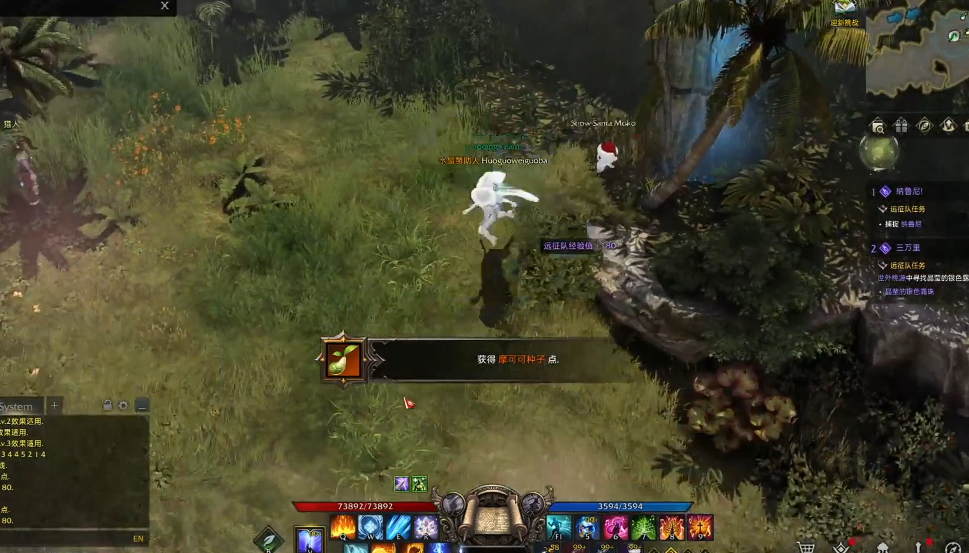
Task: Open chat settings gear
Action: pos(124,405)
